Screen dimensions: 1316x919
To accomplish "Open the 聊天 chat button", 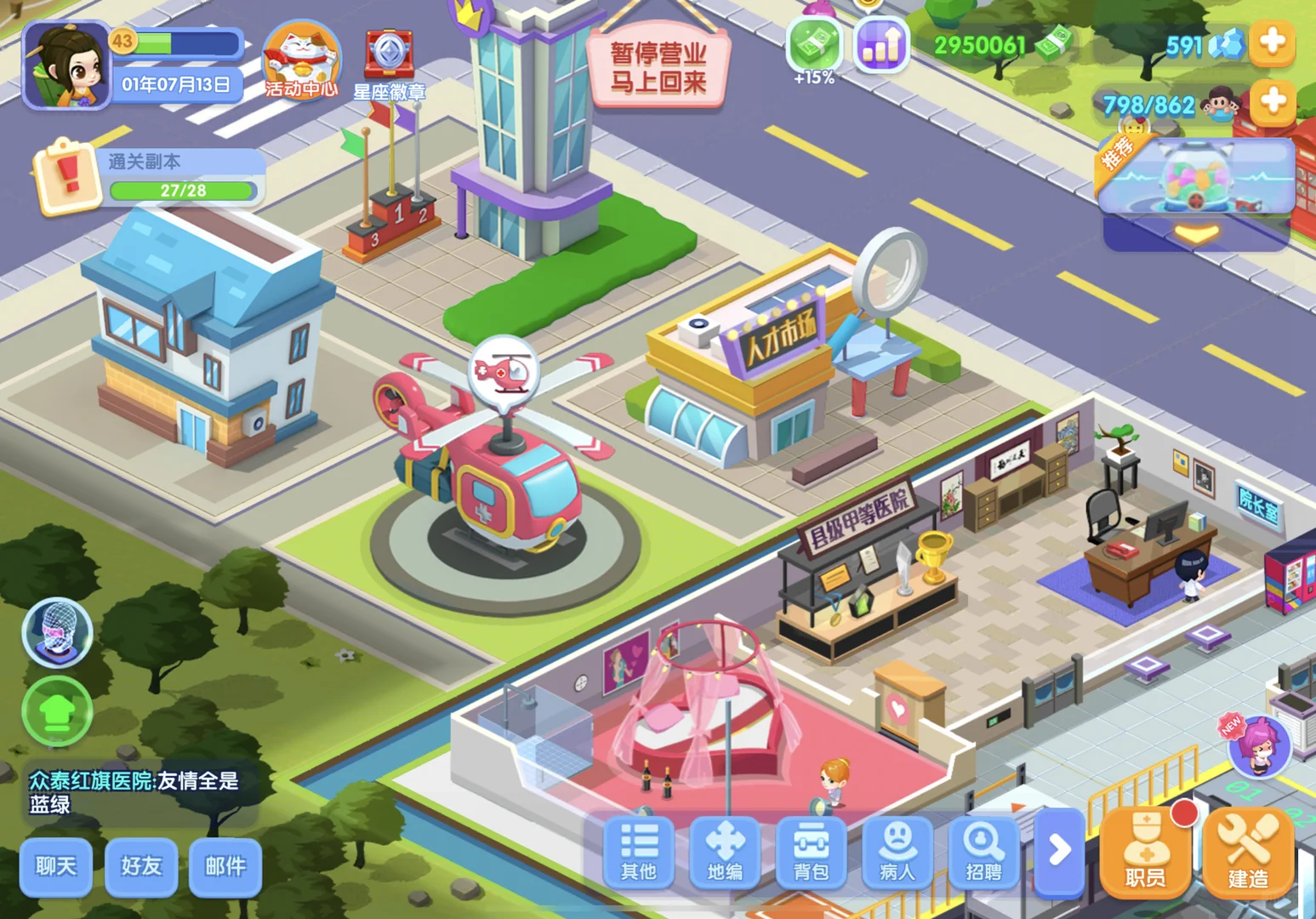I will pos(56,866).
